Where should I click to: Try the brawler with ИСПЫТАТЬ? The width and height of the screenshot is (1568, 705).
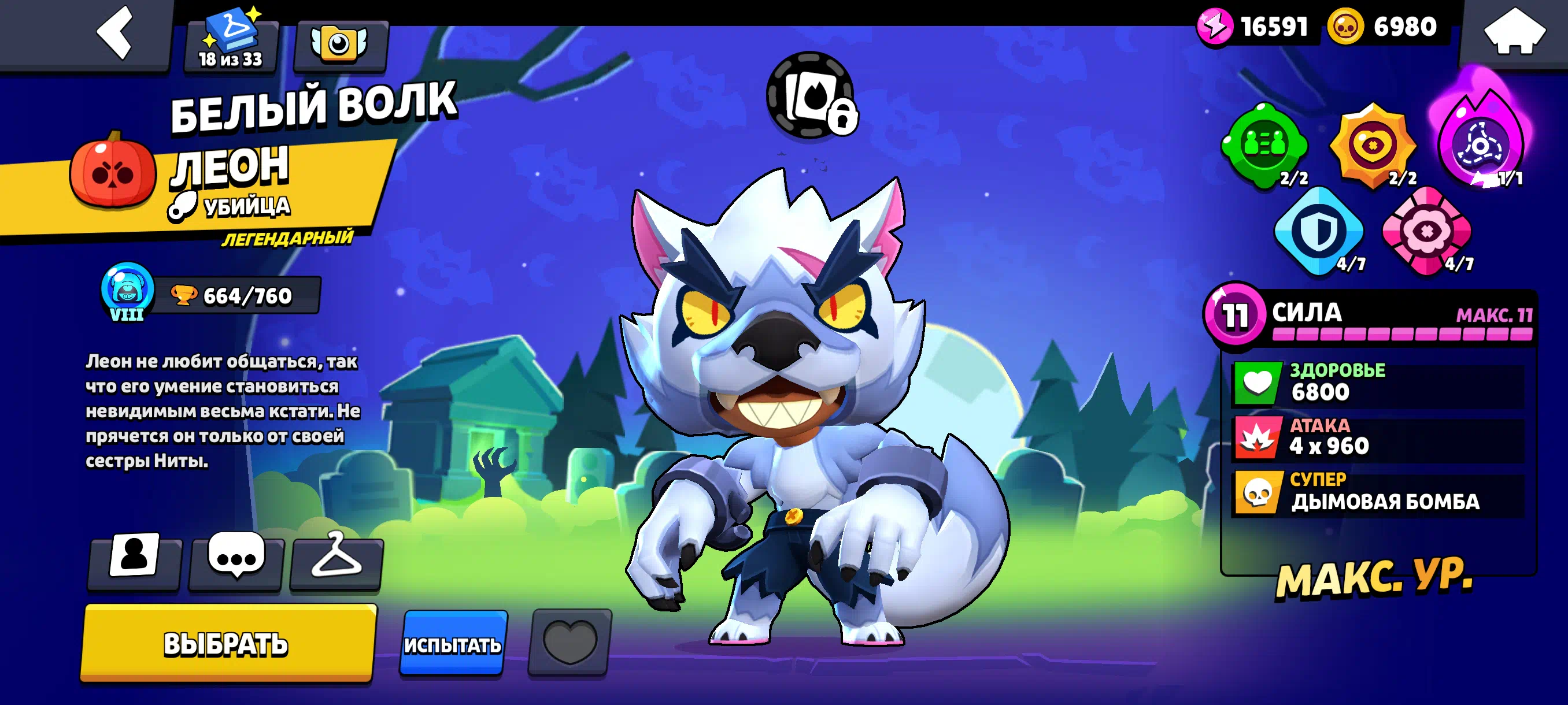pos(453,644)
